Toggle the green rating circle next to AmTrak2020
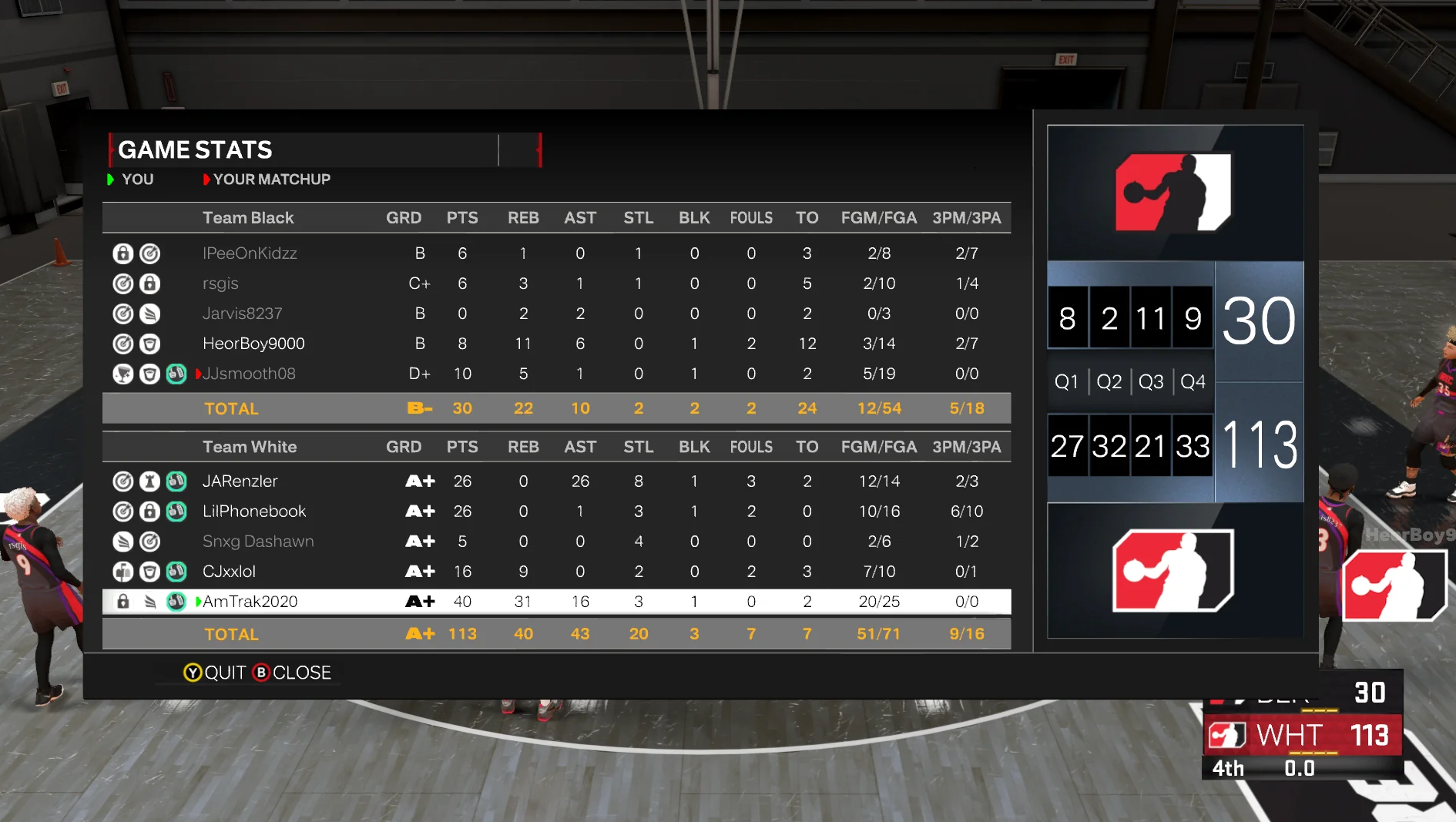This screenshot has width=1456, height=822. (176, 602)
